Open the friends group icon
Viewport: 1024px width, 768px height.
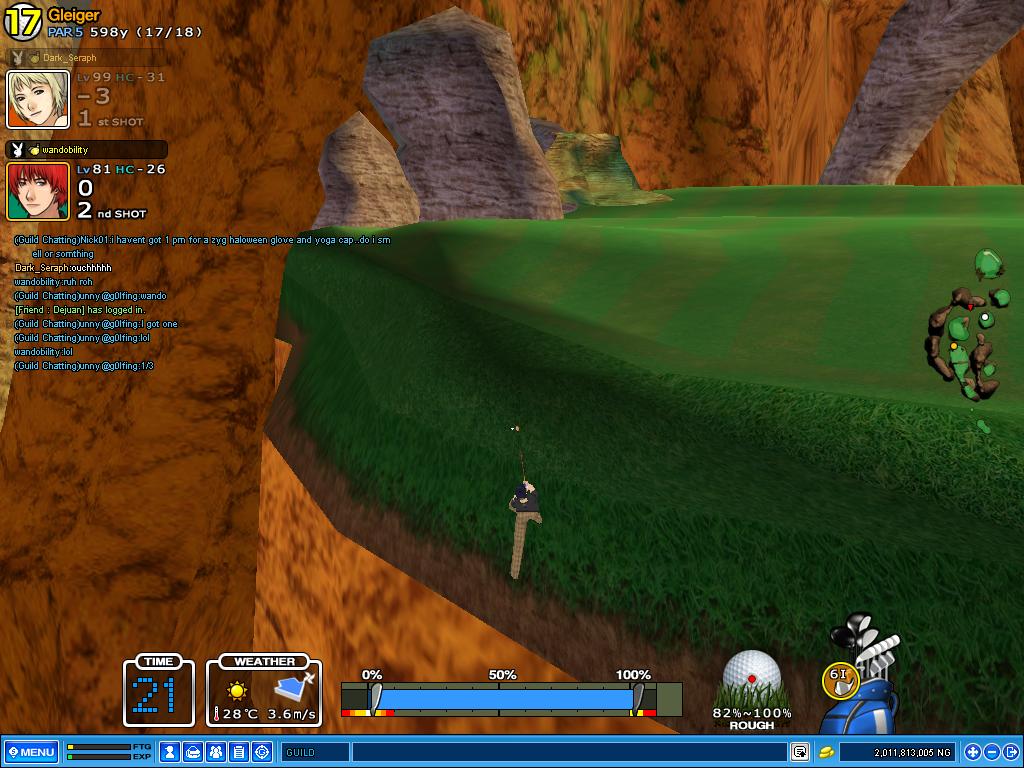[216, 752]
